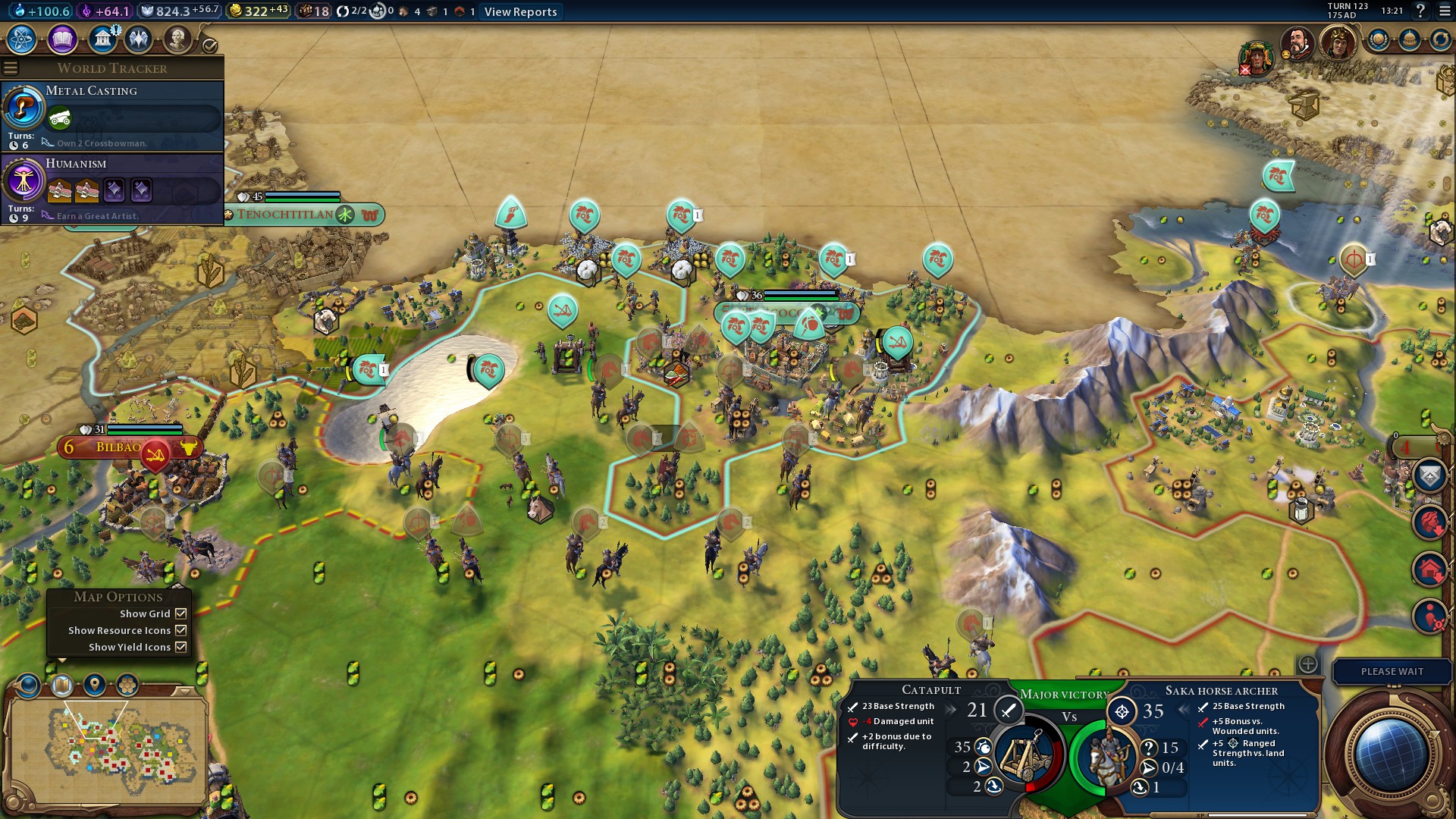This screenshot has height=819, width=1456.
Task: Open the City-States dome icon
Action: point(1410,39)
